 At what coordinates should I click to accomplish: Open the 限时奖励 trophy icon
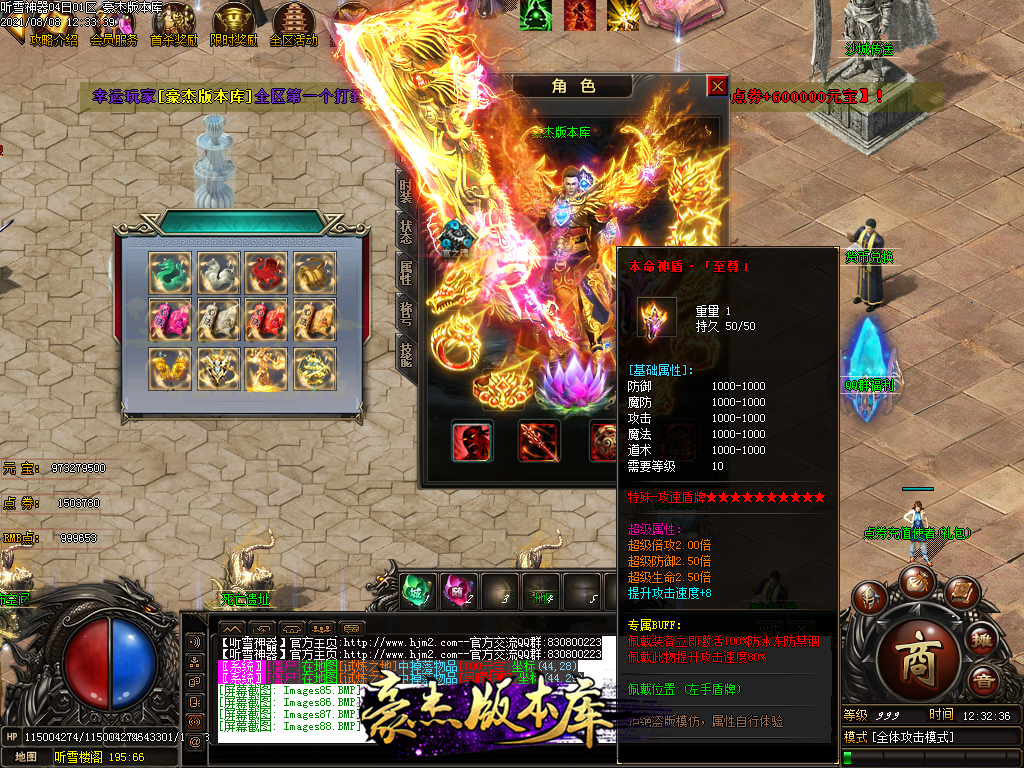(234, 24)
